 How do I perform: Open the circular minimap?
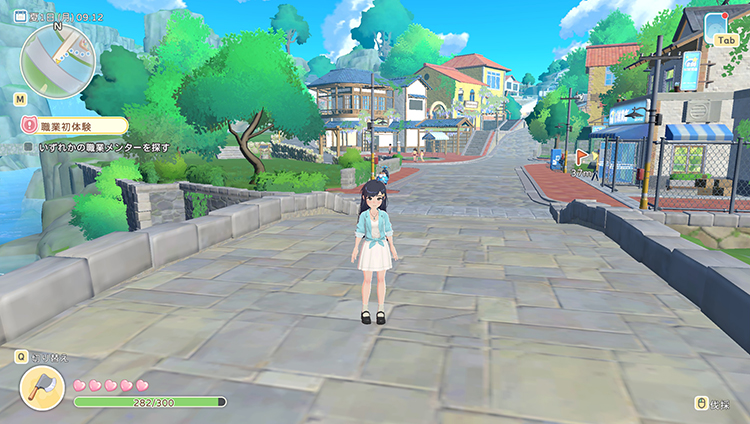pos(56,56)
